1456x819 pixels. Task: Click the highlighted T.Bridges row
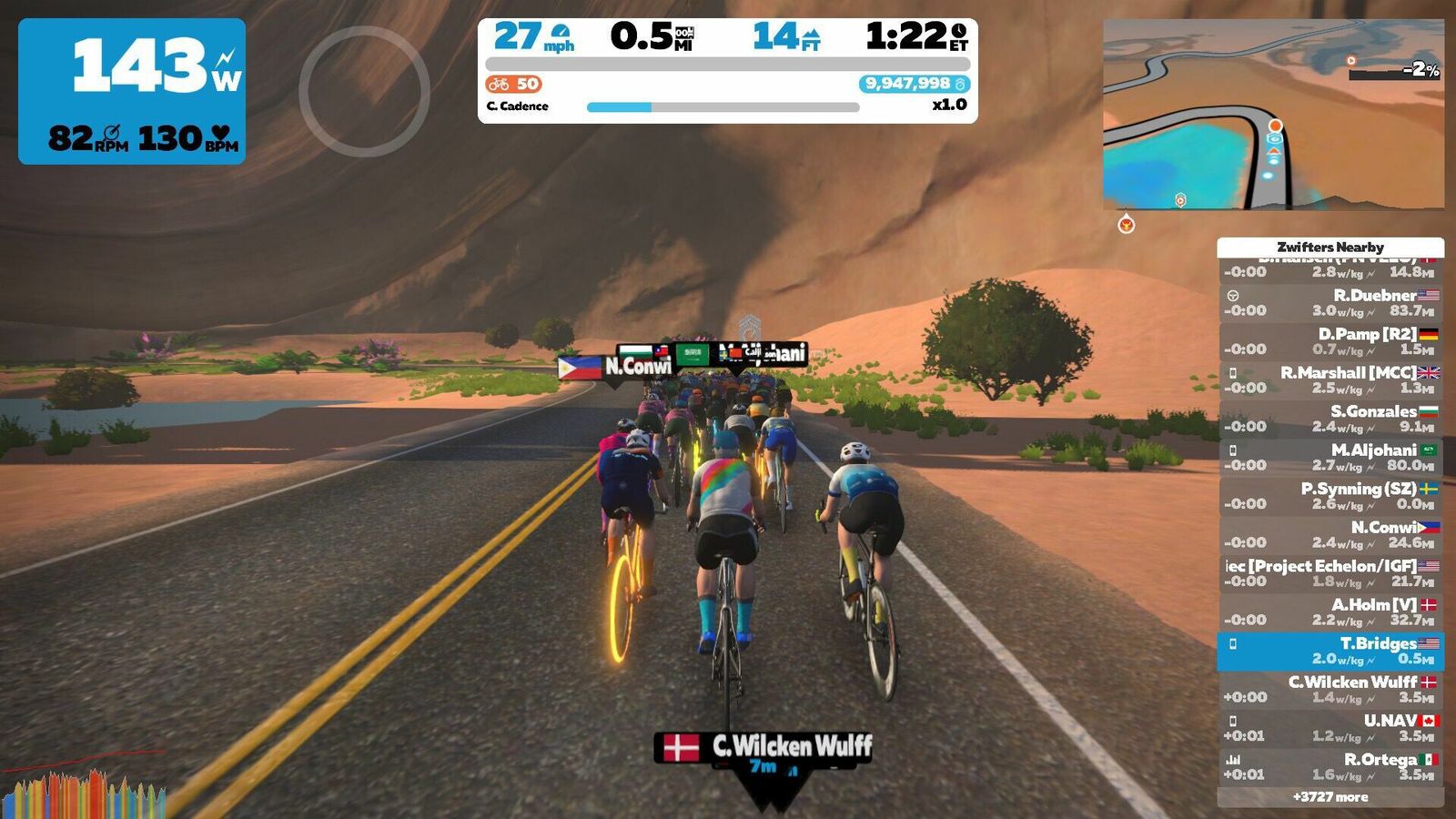click(x=1330, y=651)
